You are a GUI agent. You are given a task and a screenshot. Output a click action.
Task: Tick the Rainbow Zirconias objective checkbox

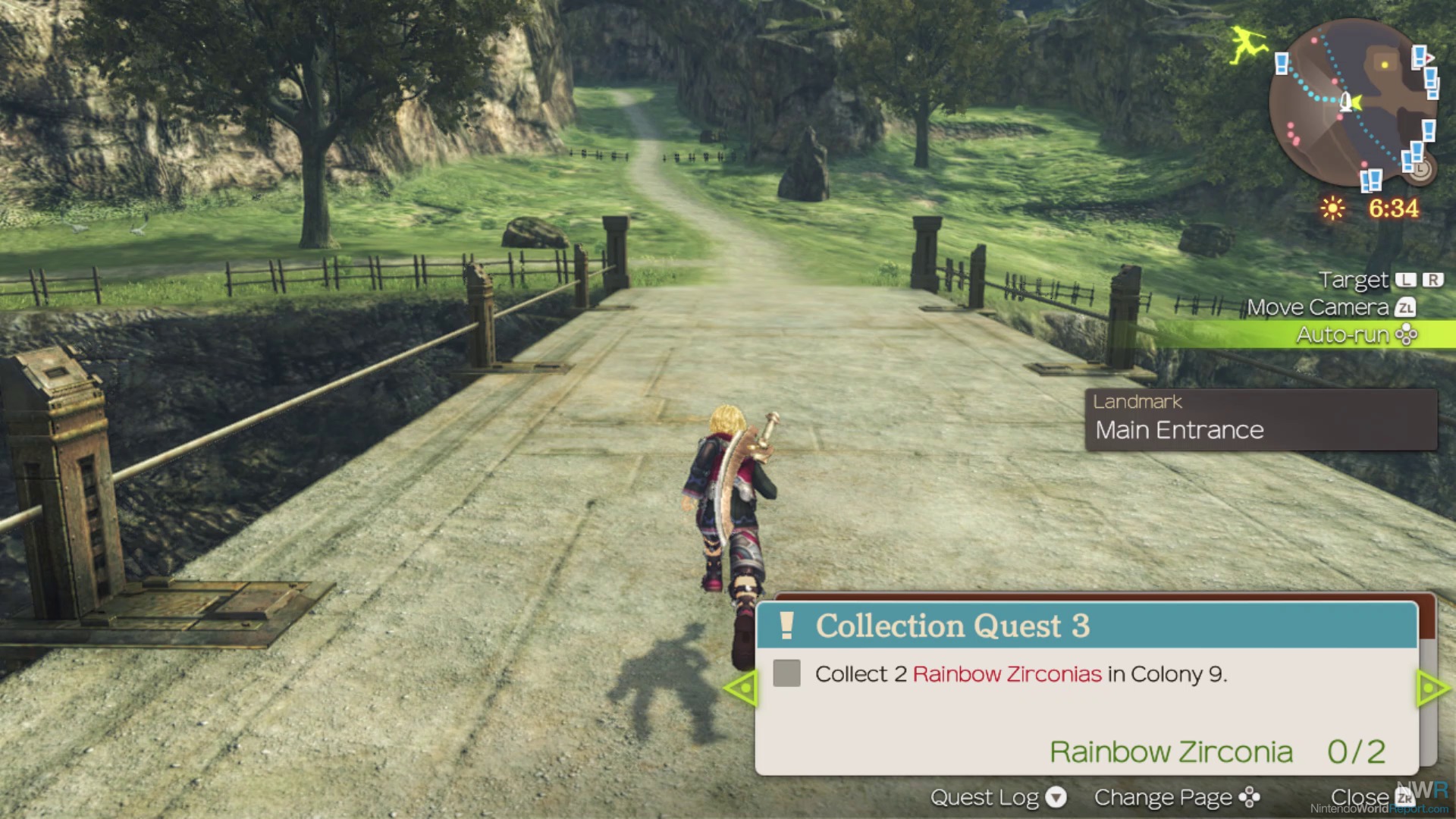[x=786, y=673]
